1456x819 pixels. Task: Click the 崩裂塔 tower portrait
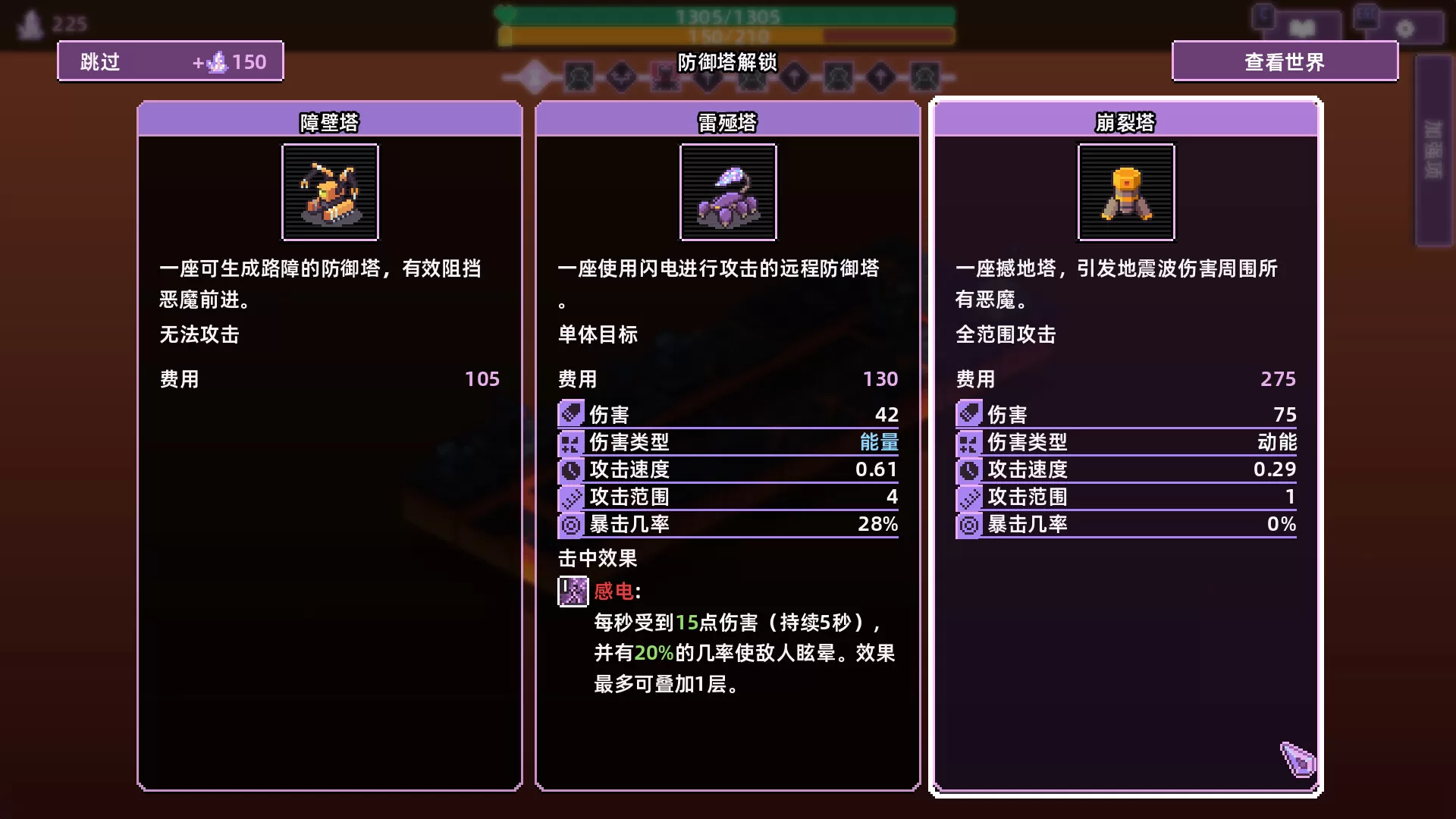pos(1125,193)
